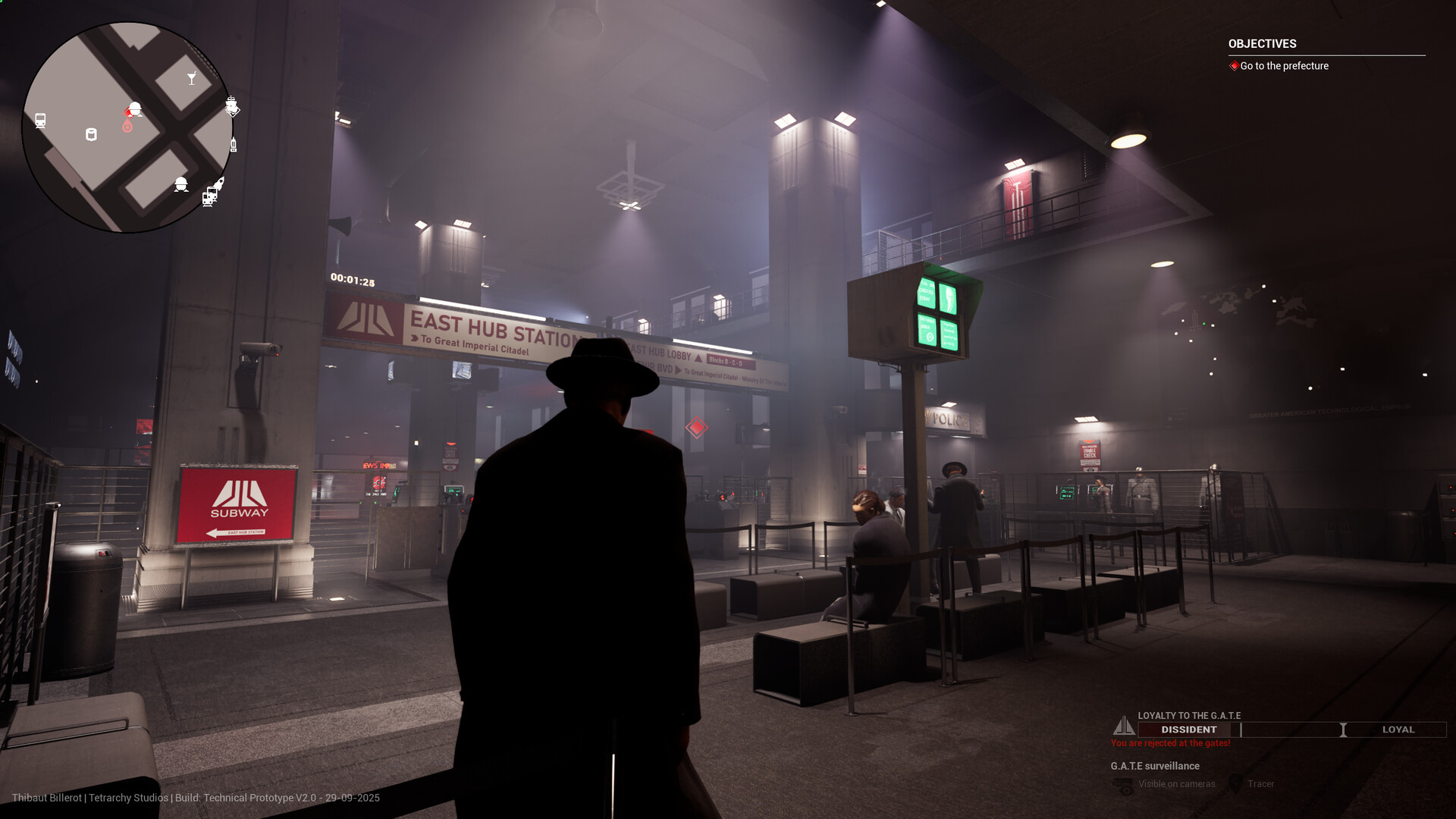This screenshot has width=1456, height=819.
Task: Click the "Visible on cameras" surveillance icon
Action: click(1123, 785)
